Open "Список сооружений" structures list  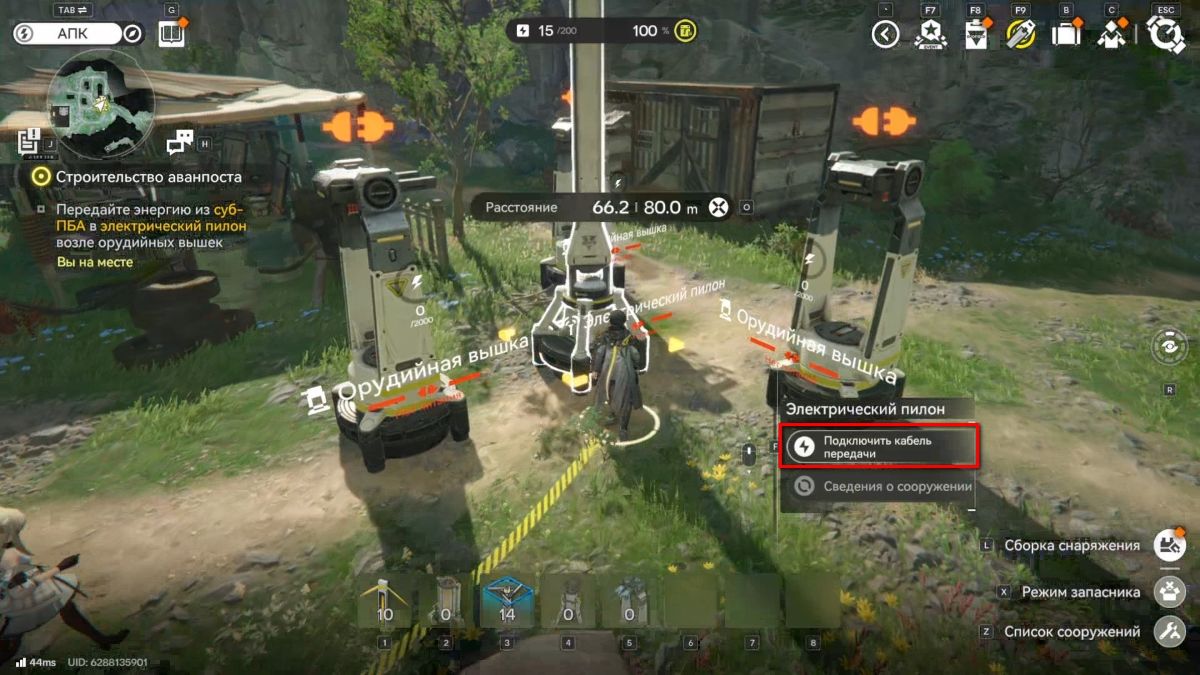coord(1168,632)
